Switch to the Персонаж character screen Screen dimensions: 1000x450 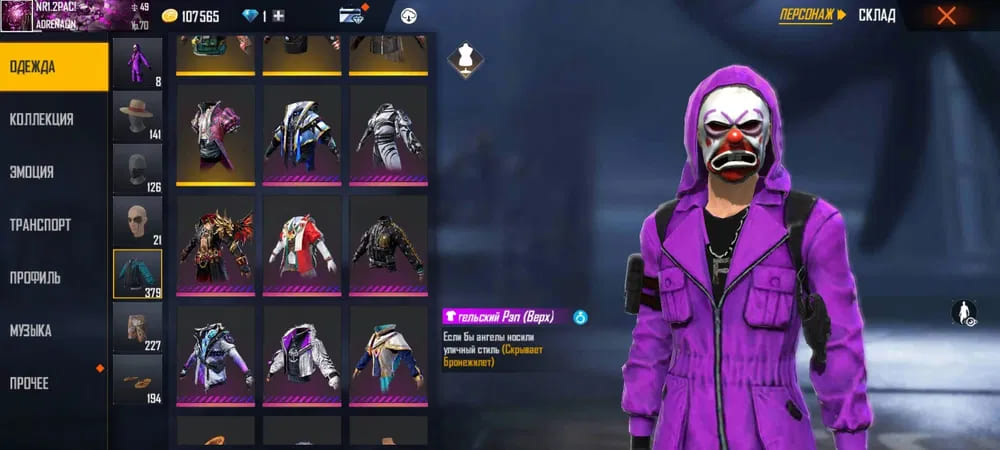point(812,15)
